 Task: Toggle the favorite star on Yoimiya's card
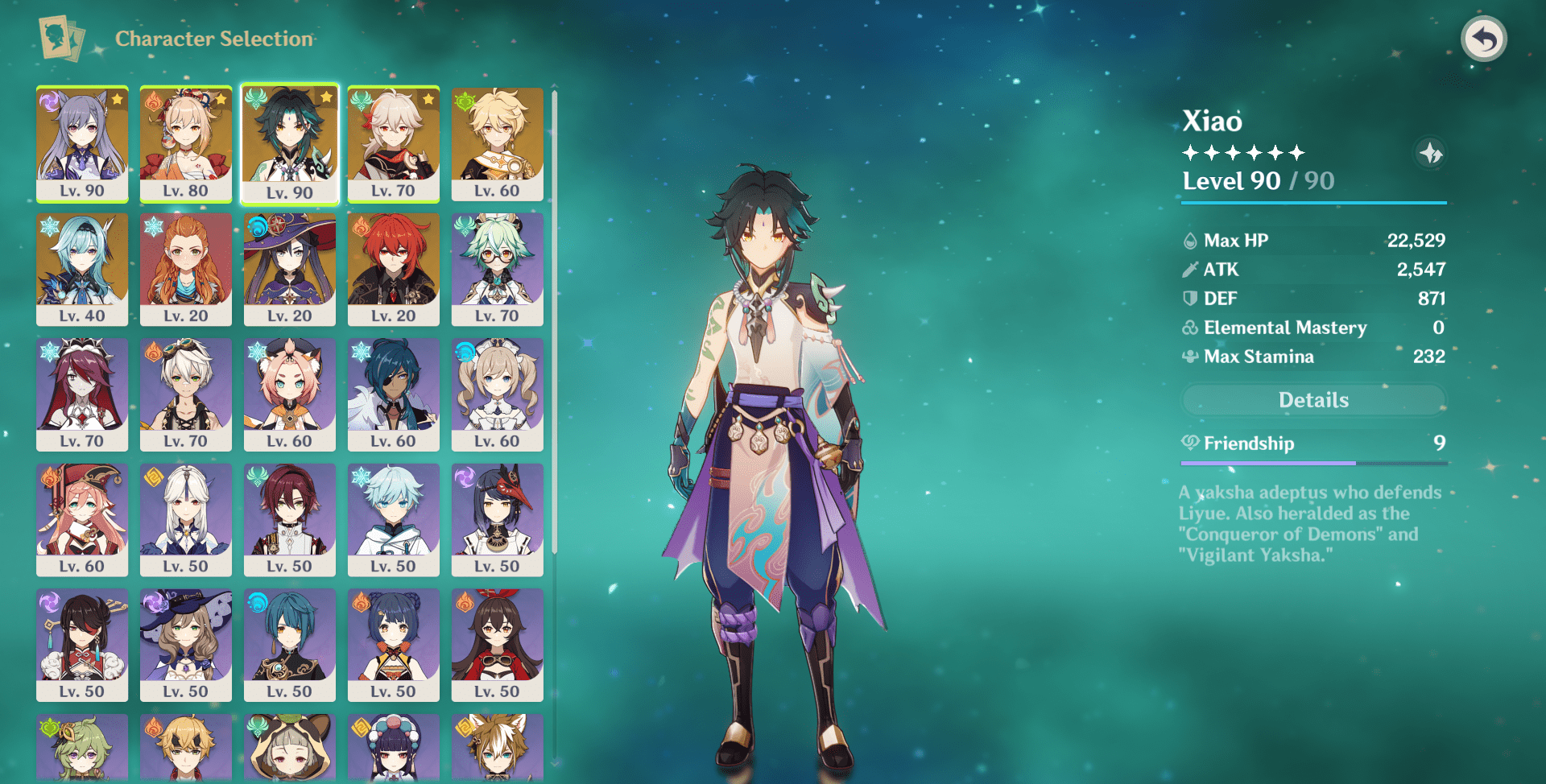coord(221,98)
